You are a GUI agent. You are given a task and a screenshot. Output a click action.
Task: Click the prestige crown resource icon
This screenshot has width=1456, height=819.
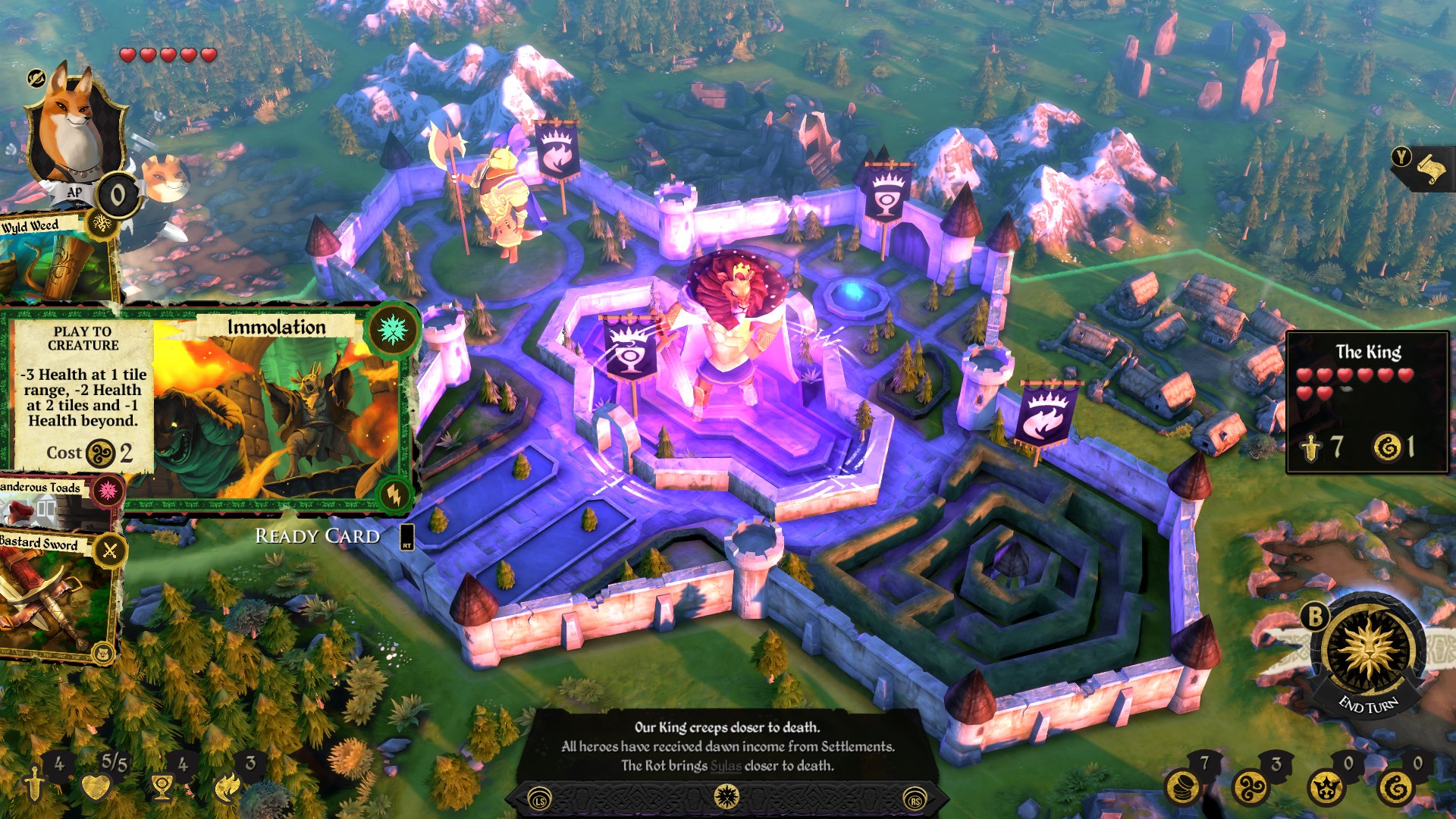click(x=1325, y=787)
